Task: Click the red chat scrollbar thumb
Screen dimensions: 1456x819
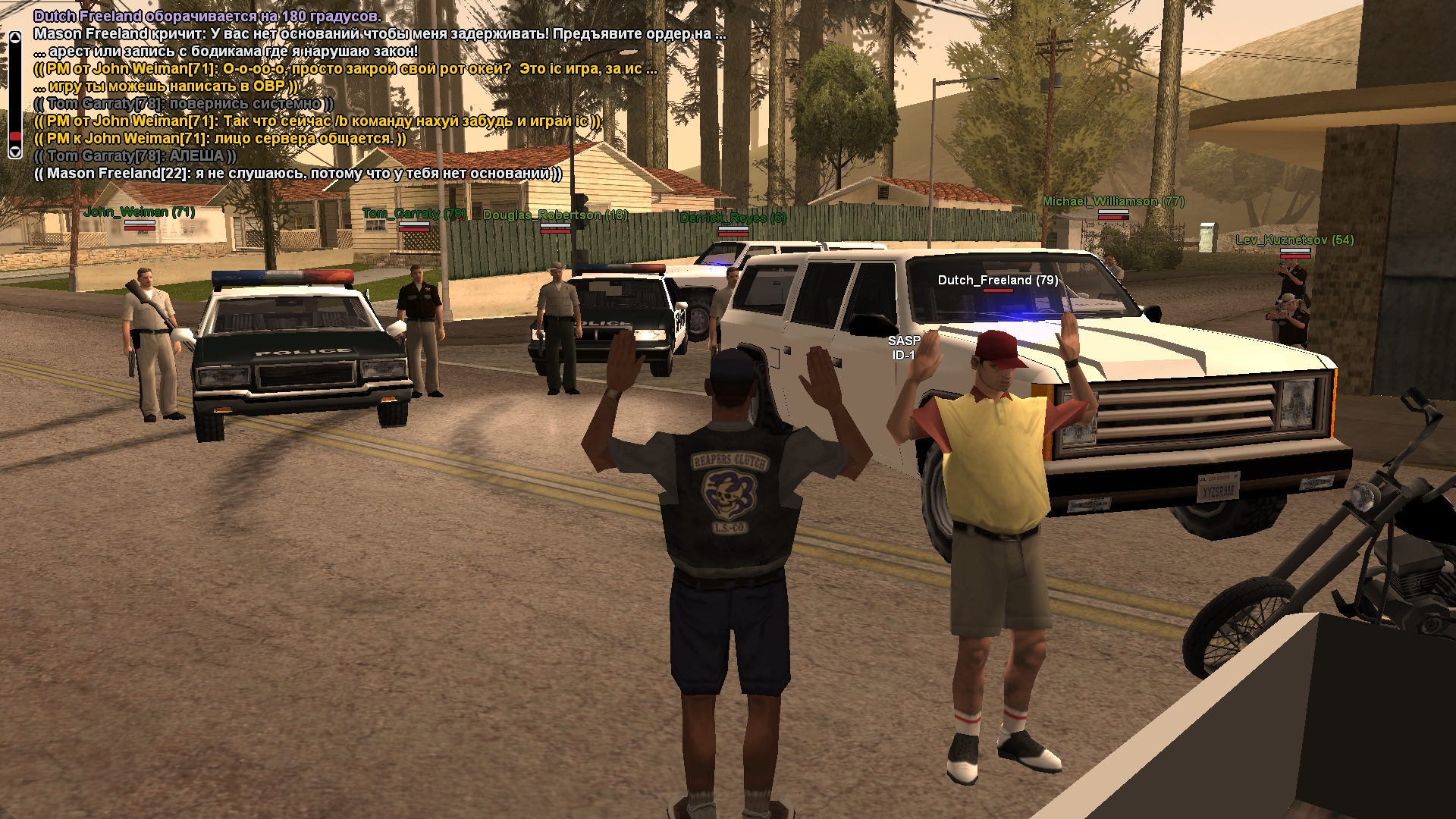Action: pyautogui.click(x=14, y=136)
